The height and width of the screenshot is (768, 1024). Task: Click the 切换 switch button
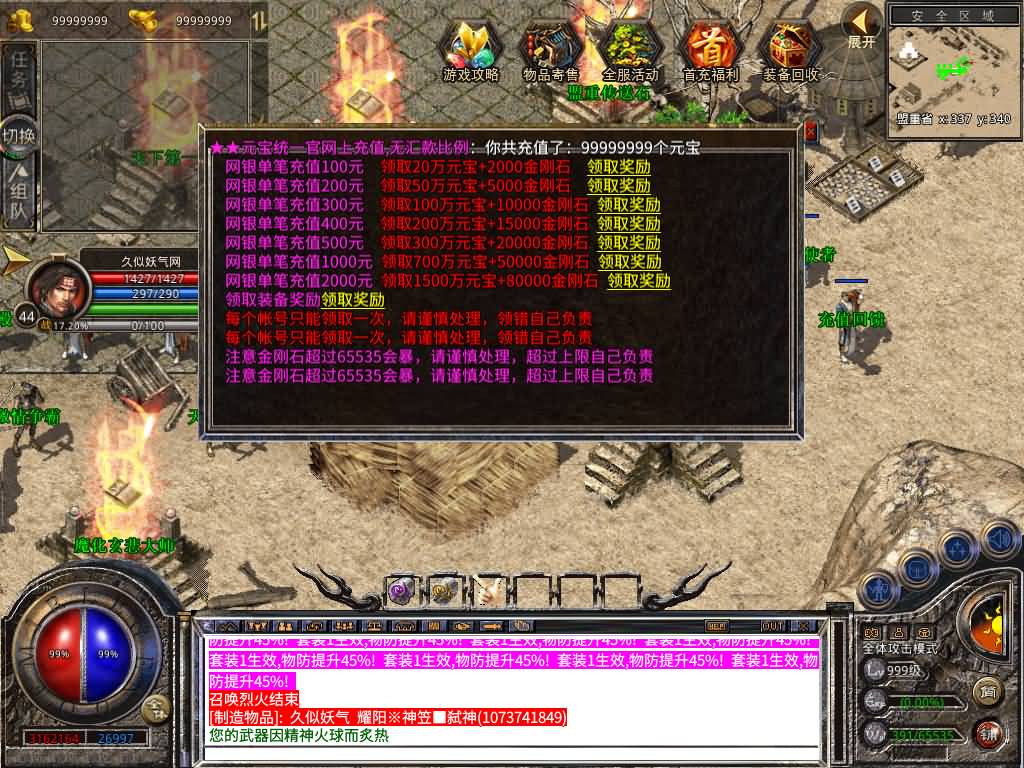[19, 136]
